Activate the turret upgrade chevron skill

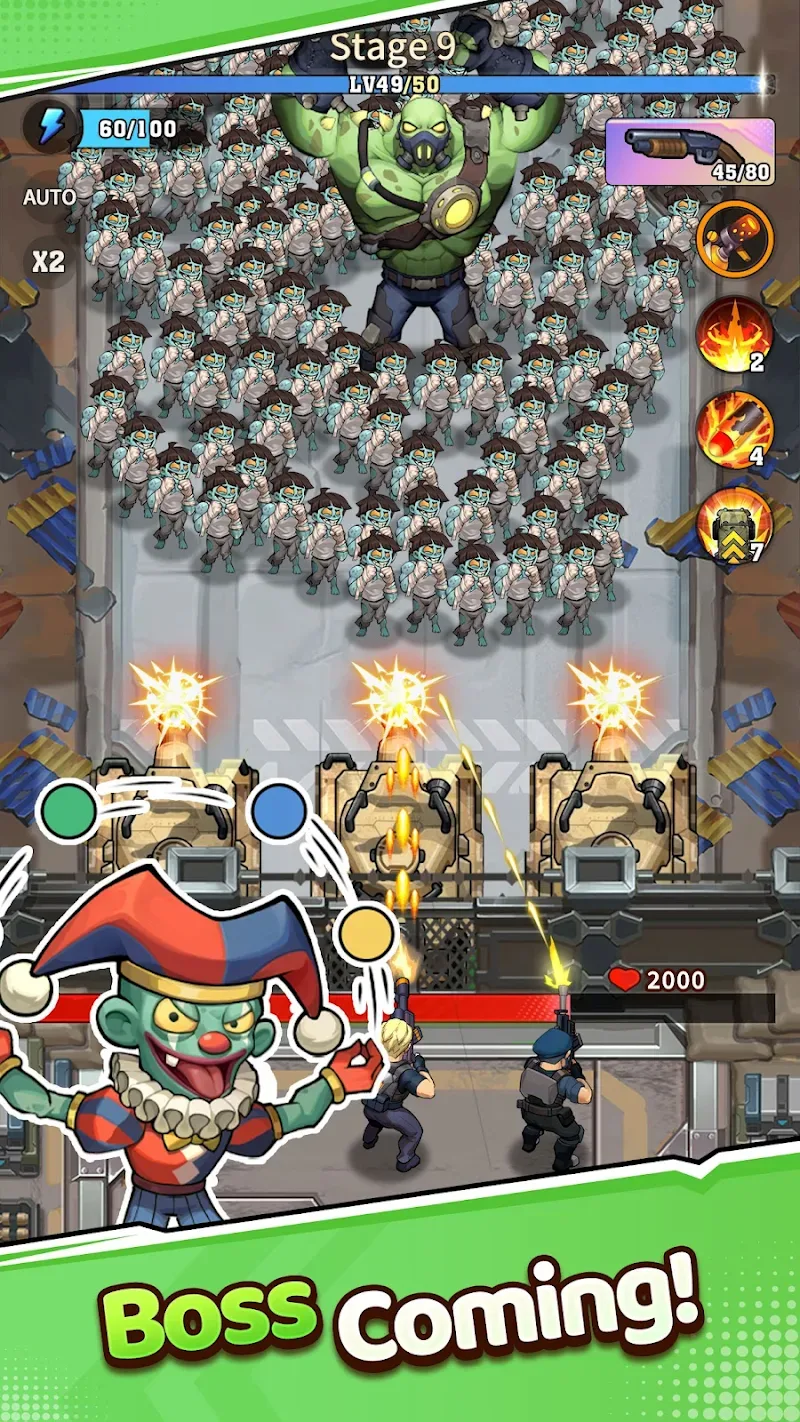[734, 524]
